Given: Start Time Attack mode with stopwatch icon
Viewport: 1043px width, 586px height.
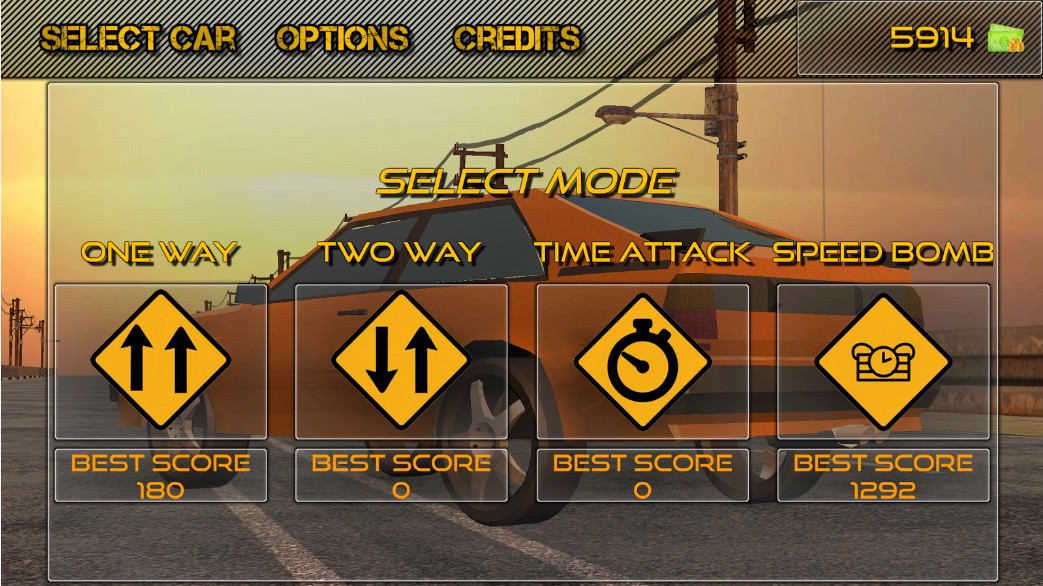Looking at the screenshot, I should point(642,361).
